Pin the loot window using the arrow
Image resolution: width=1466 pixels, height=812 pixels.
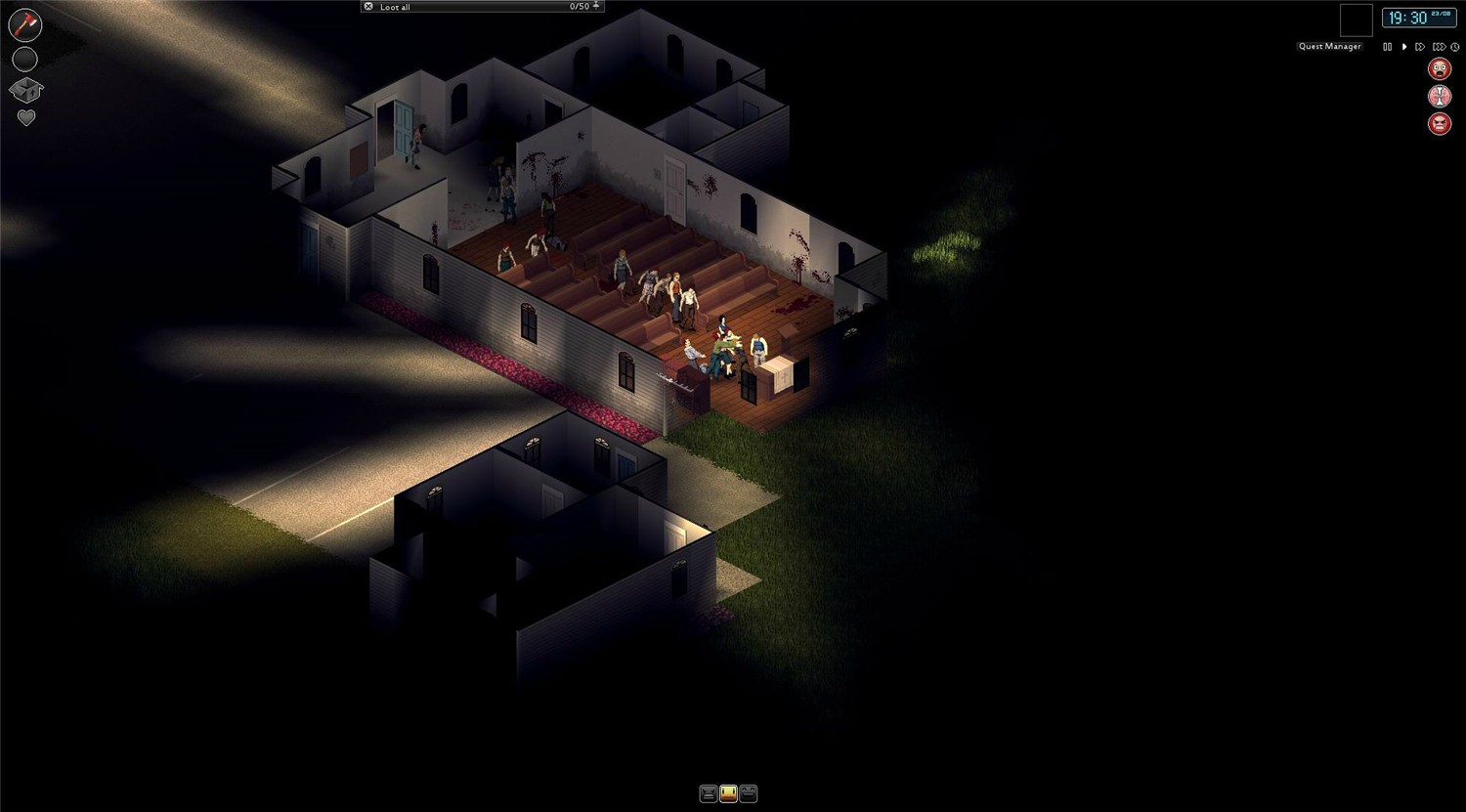596,6
